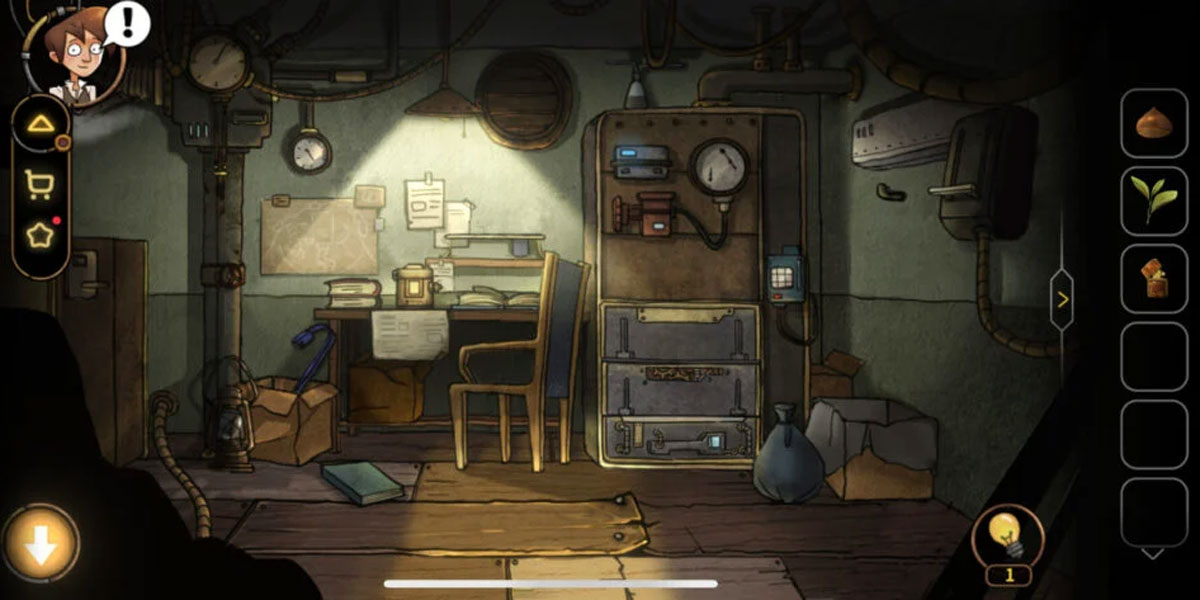The width and height of the screenshot is (1200, 600).
Task: Expand the inventory panel side arrow
Action: tap(1062, 298)
